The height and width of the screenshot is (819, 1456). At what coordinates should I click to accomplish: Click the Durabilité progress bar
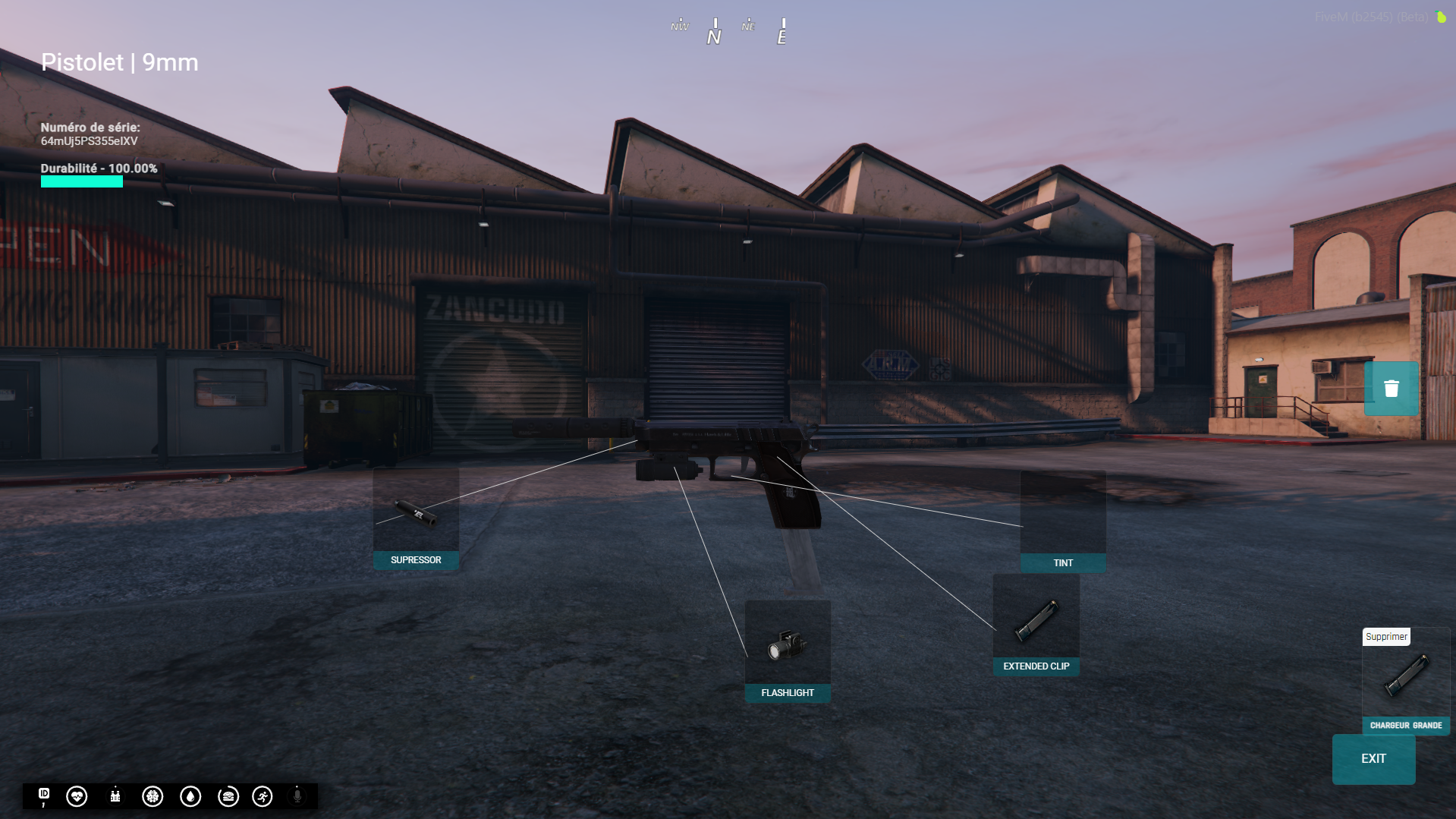[x=81, y=182]
